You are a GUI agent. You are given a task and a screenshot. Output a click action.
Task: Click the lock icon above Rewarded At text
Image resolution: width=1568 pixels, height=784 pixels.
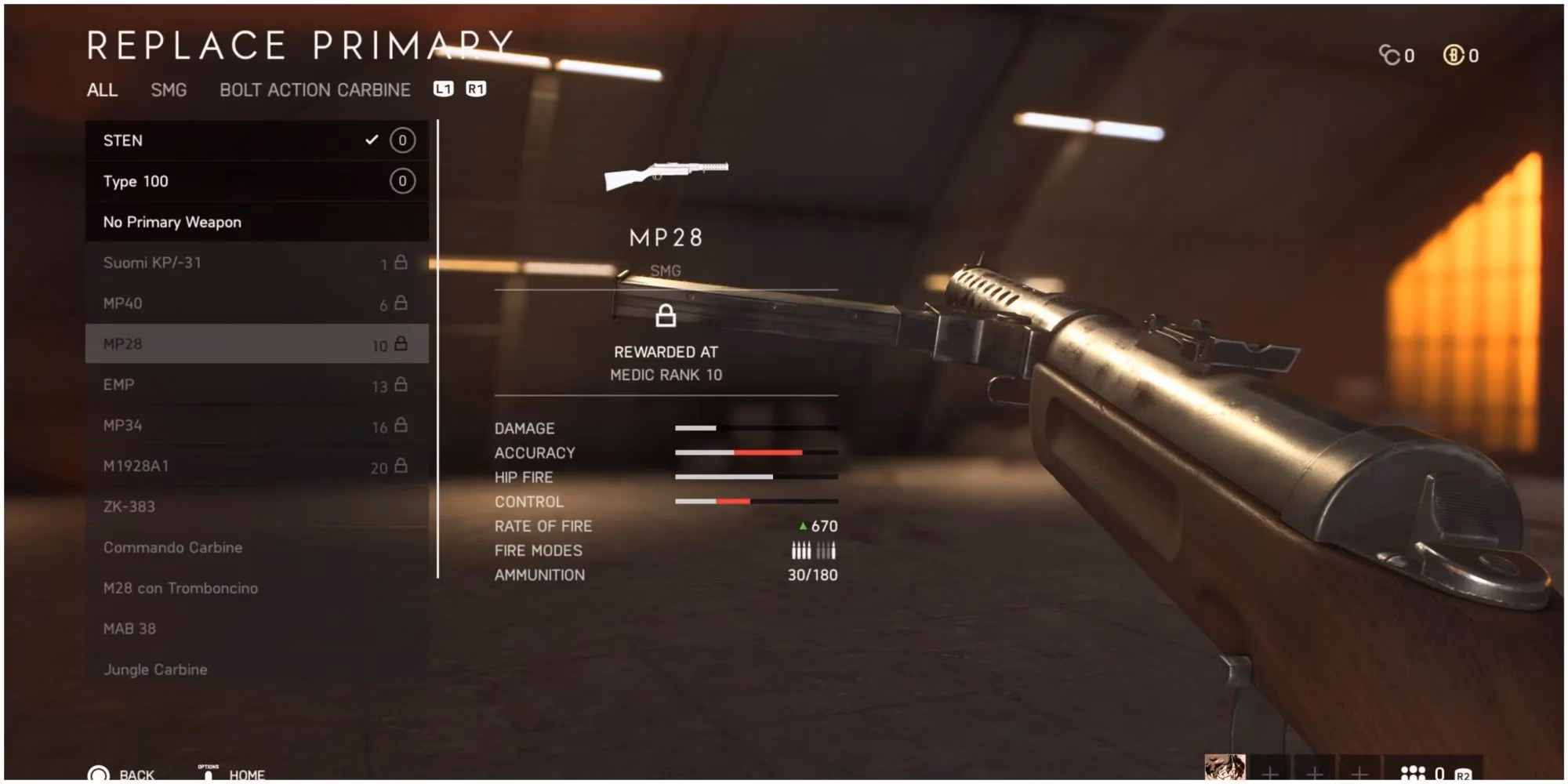pos(665,317)
